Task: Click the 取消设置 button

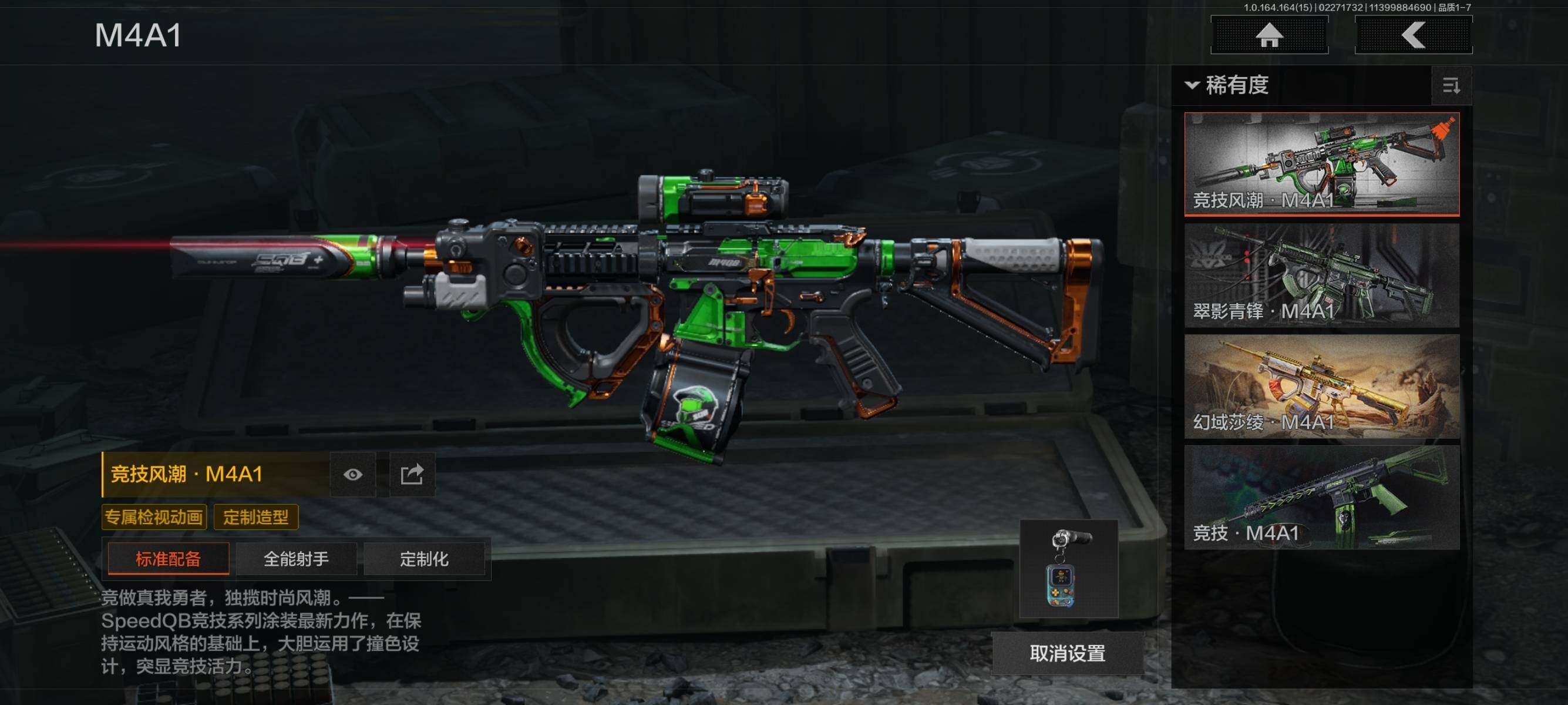Action: 1068,653
